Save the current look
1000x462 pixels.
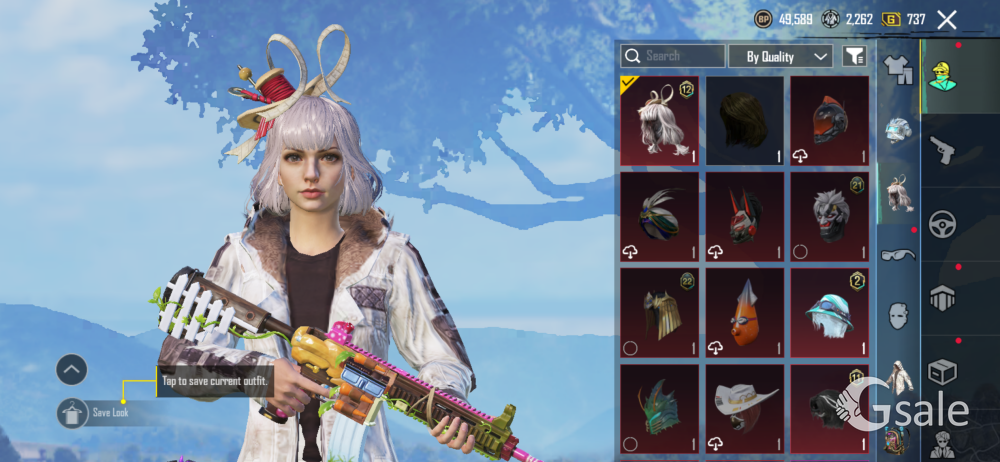(x=72, y=412)
